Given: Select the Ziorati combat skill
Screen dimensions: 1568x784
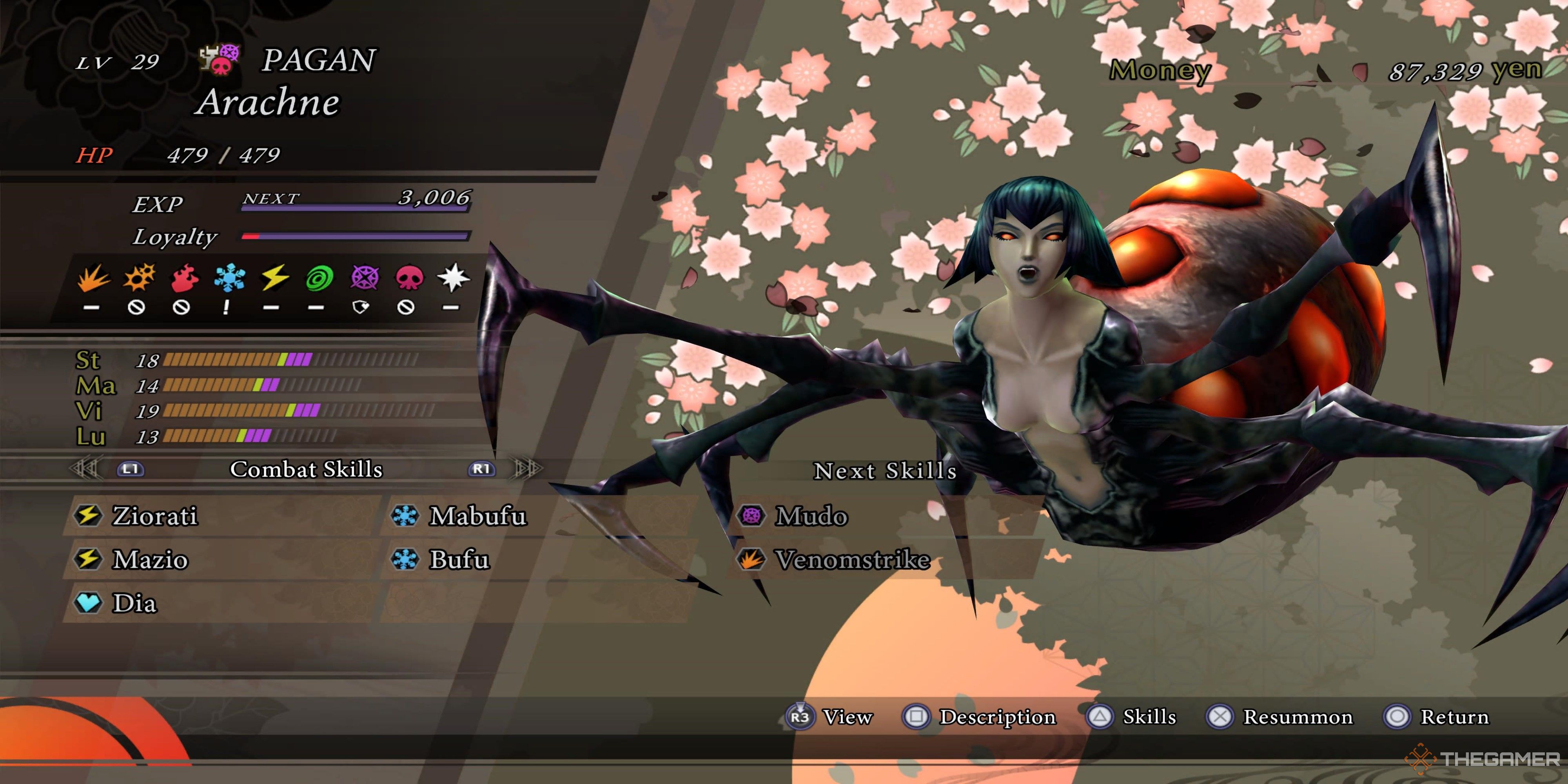Looking at the screenshot, I should click(155, 516).
